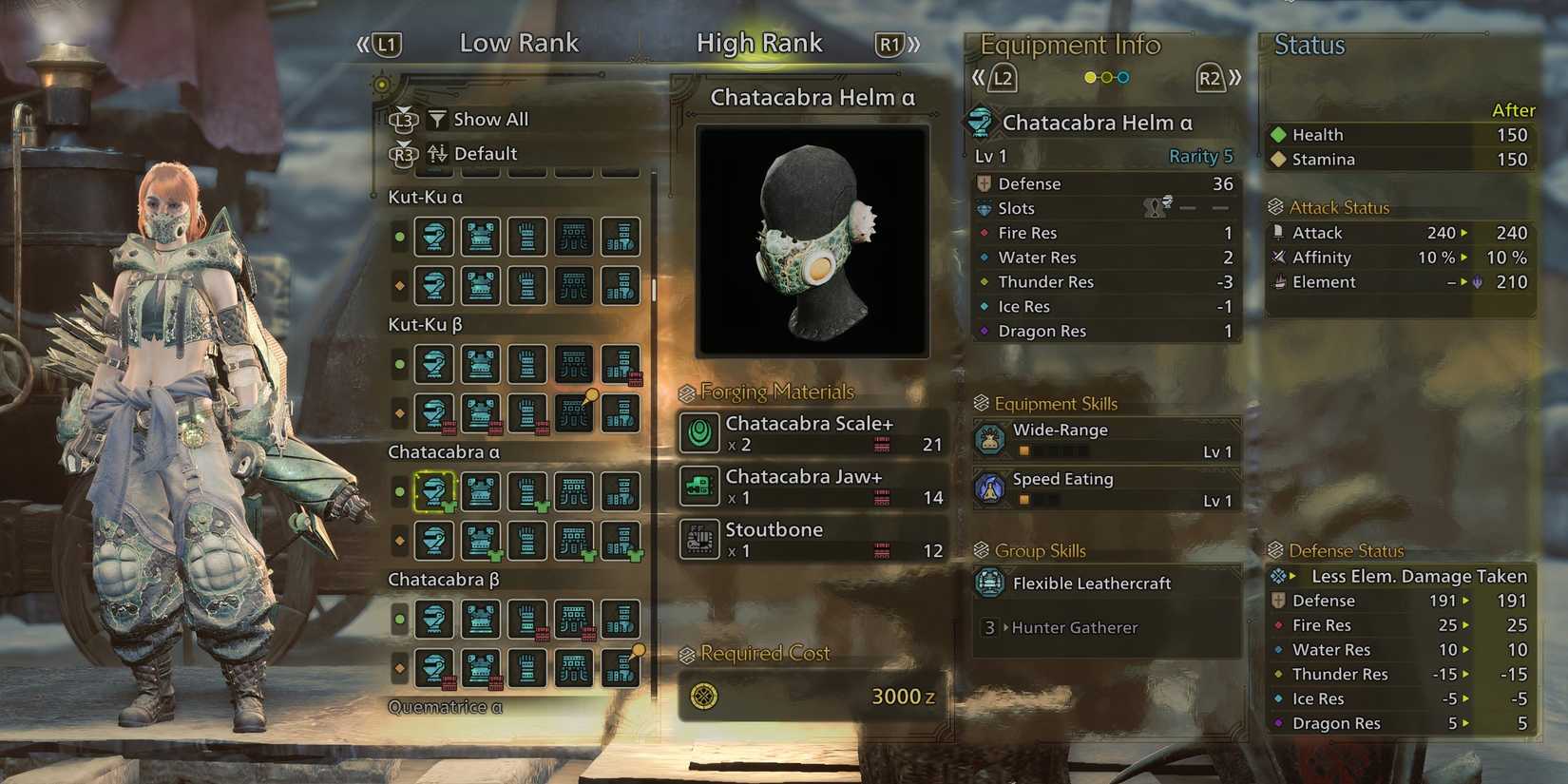The height and width of the screenshot is (784, 1568).
Task: Select the Chatacabra β helm icon
Action: pyautogui.click(x=434, y=619)
